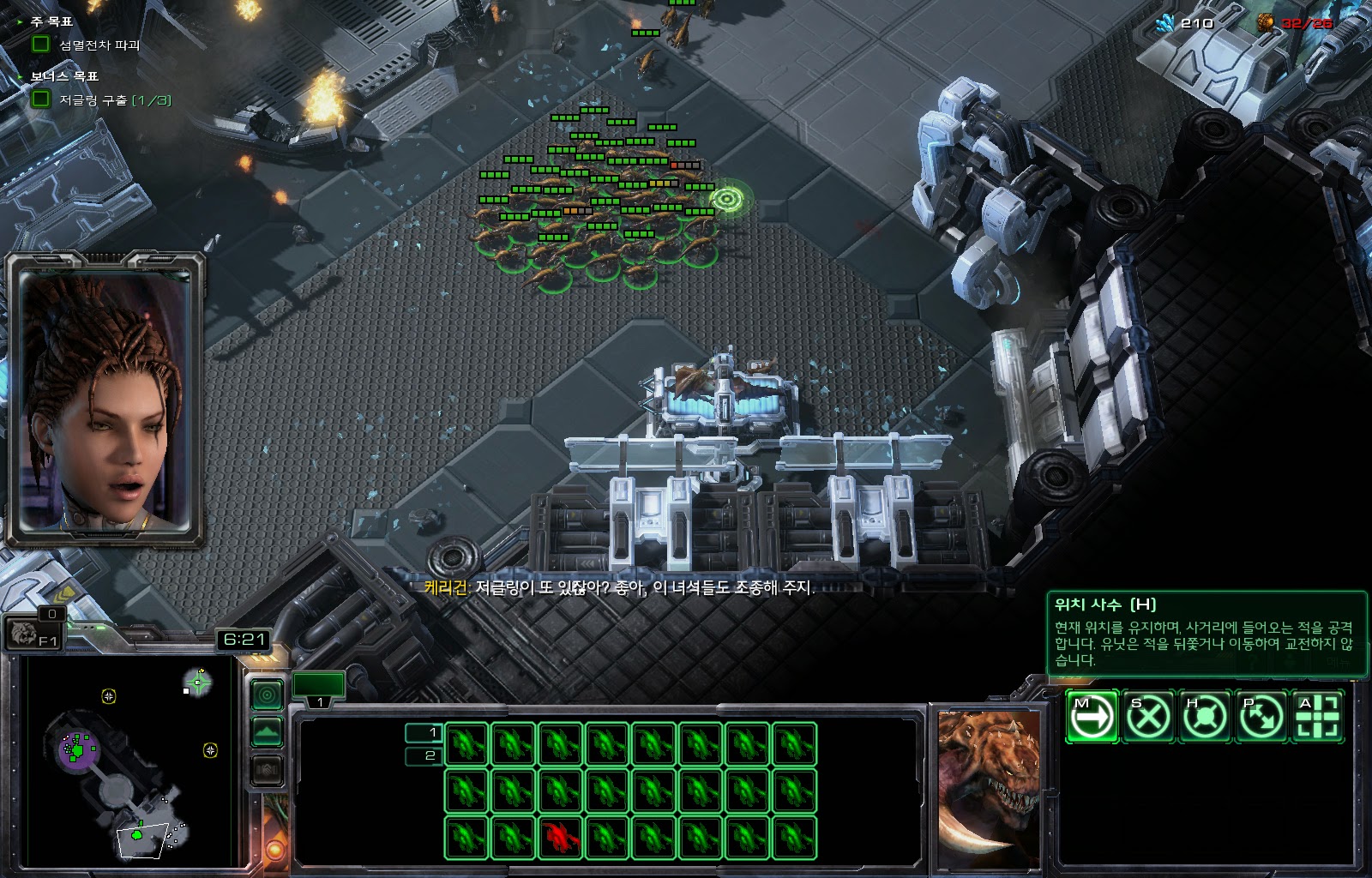Viewport: 1372px width, 878px height.
Task: Switch to selection page 2
Action: [x=423, y=755]
